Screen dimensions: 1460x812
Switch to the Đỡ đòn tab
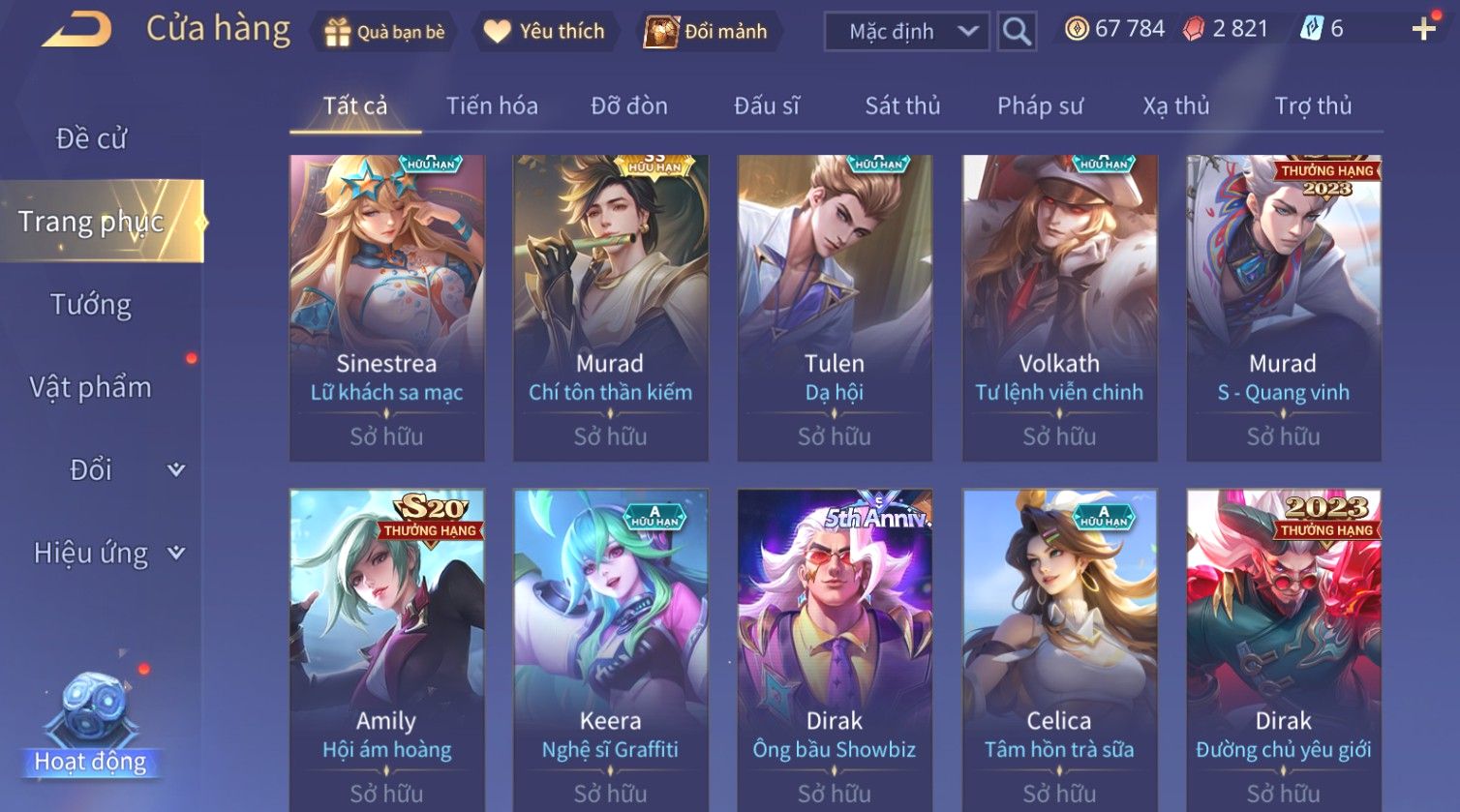pos(629,105)
